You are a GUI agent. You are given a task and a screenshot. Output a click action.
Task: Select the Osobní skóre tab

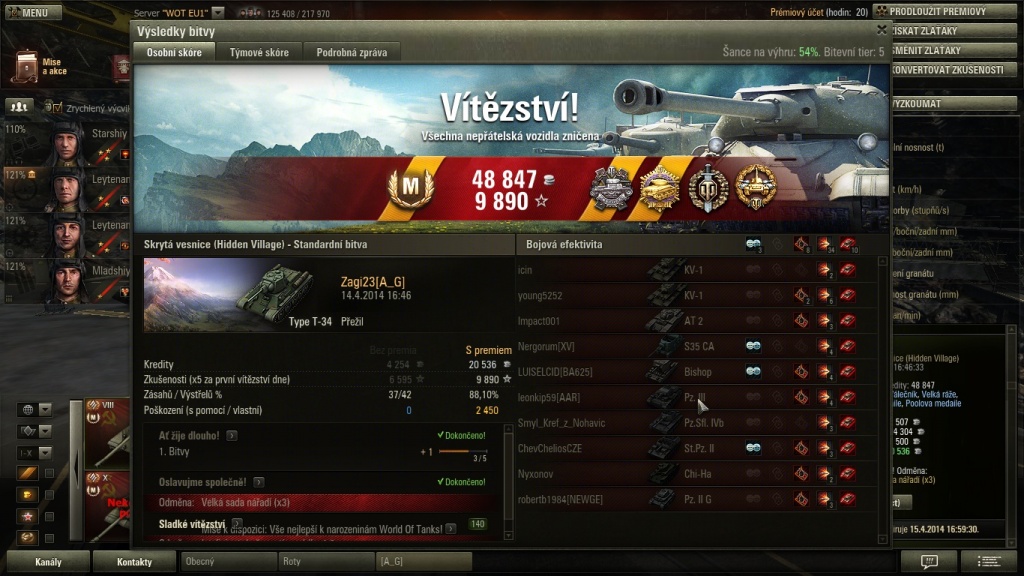coord(173,52)
